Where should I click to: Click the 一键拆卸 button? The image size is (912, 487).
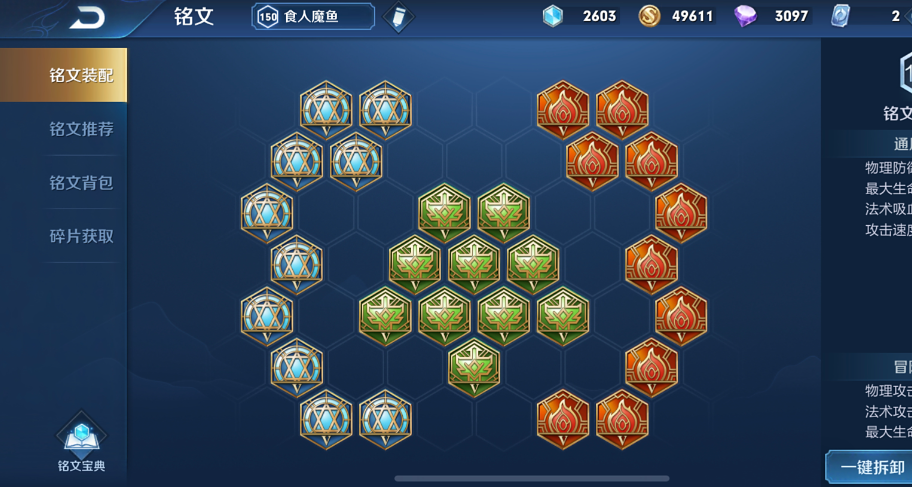(869, 467)
